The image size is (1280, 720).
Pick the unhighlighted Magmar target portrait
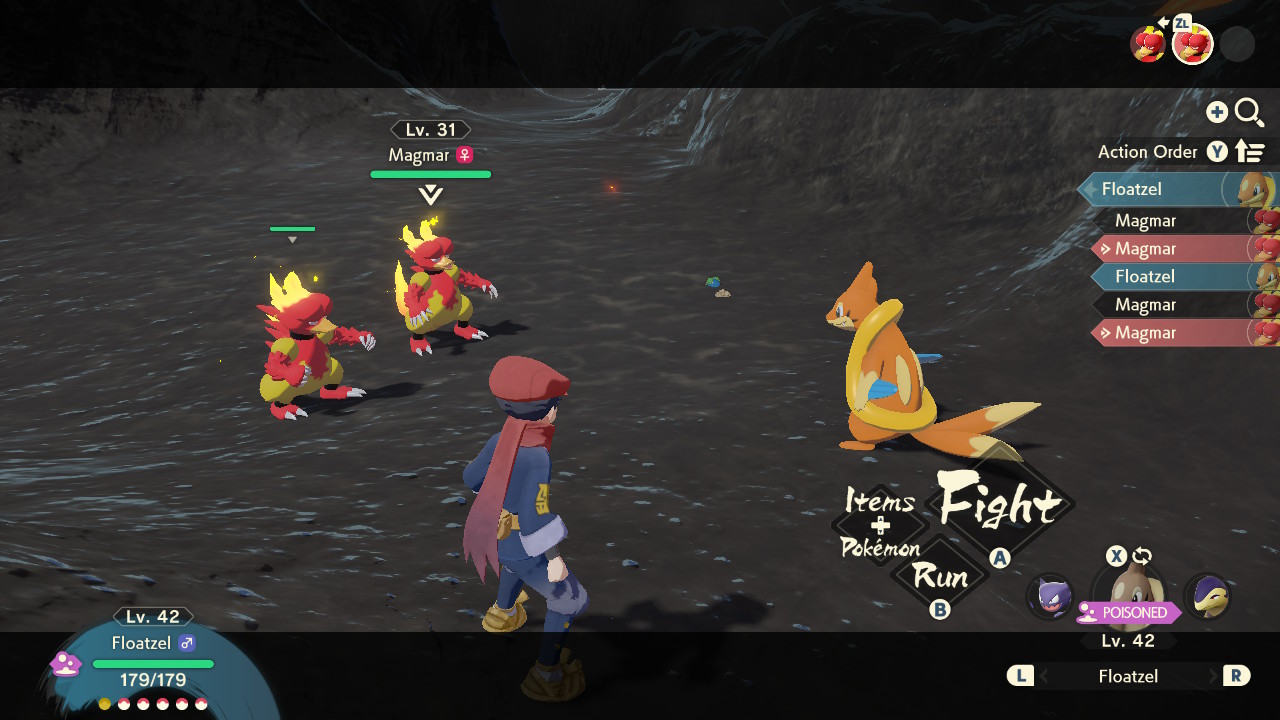[1147, 44]
